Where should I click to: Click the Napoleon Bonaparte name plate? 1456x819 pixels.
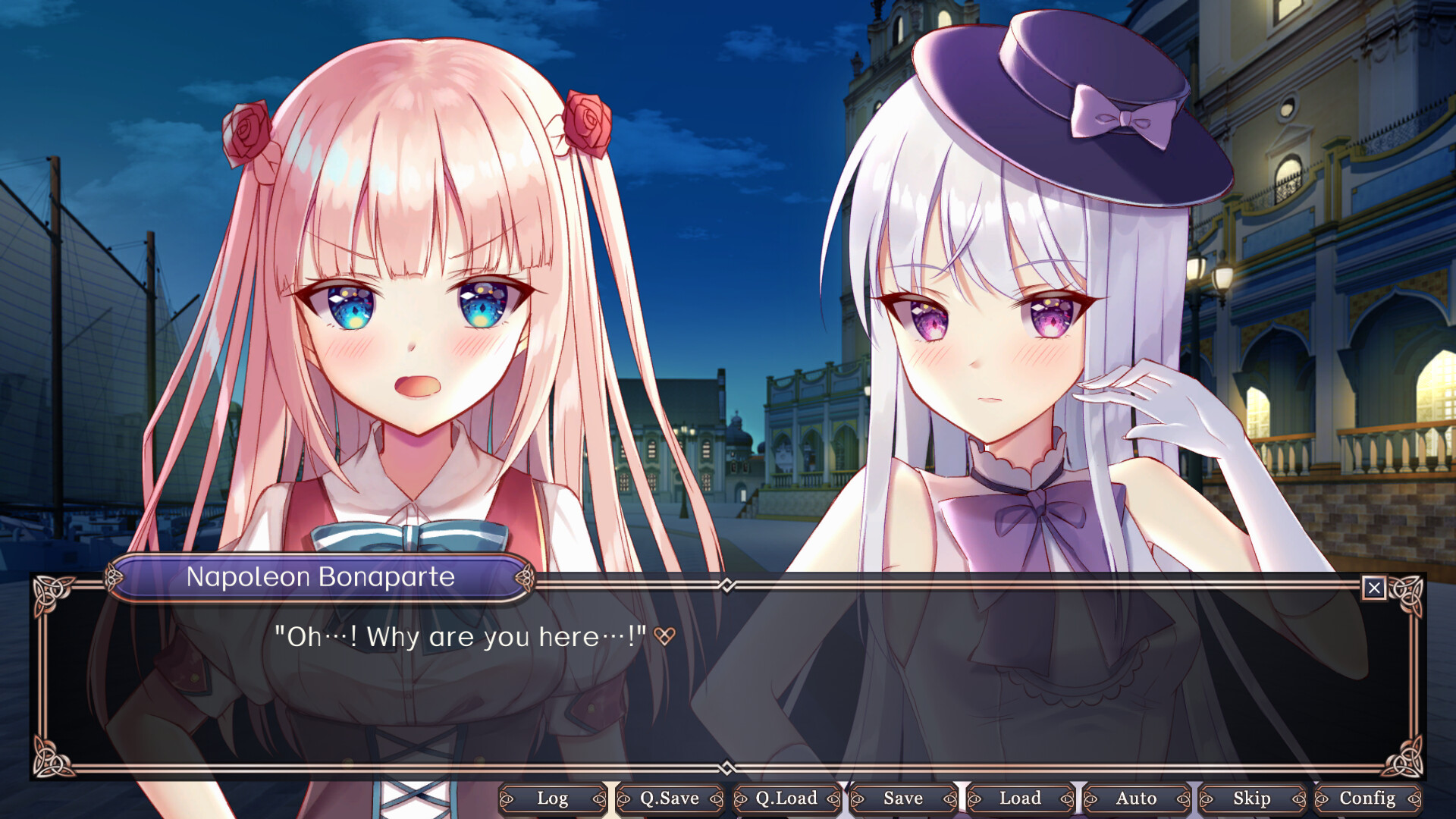tap(322, 577)
